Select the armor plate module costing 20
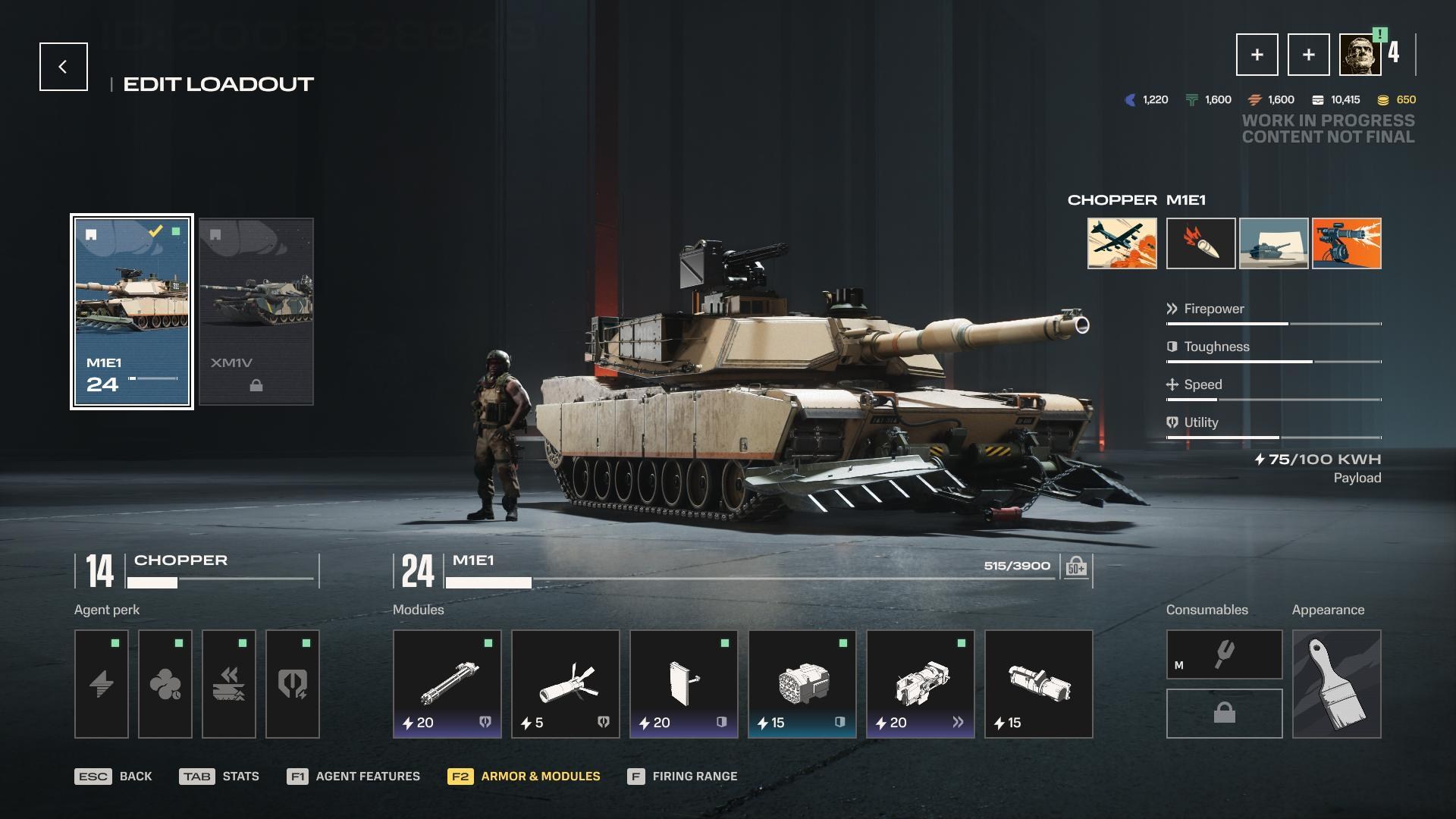Viewport: 1456px width, 819px height. [683, 683]
